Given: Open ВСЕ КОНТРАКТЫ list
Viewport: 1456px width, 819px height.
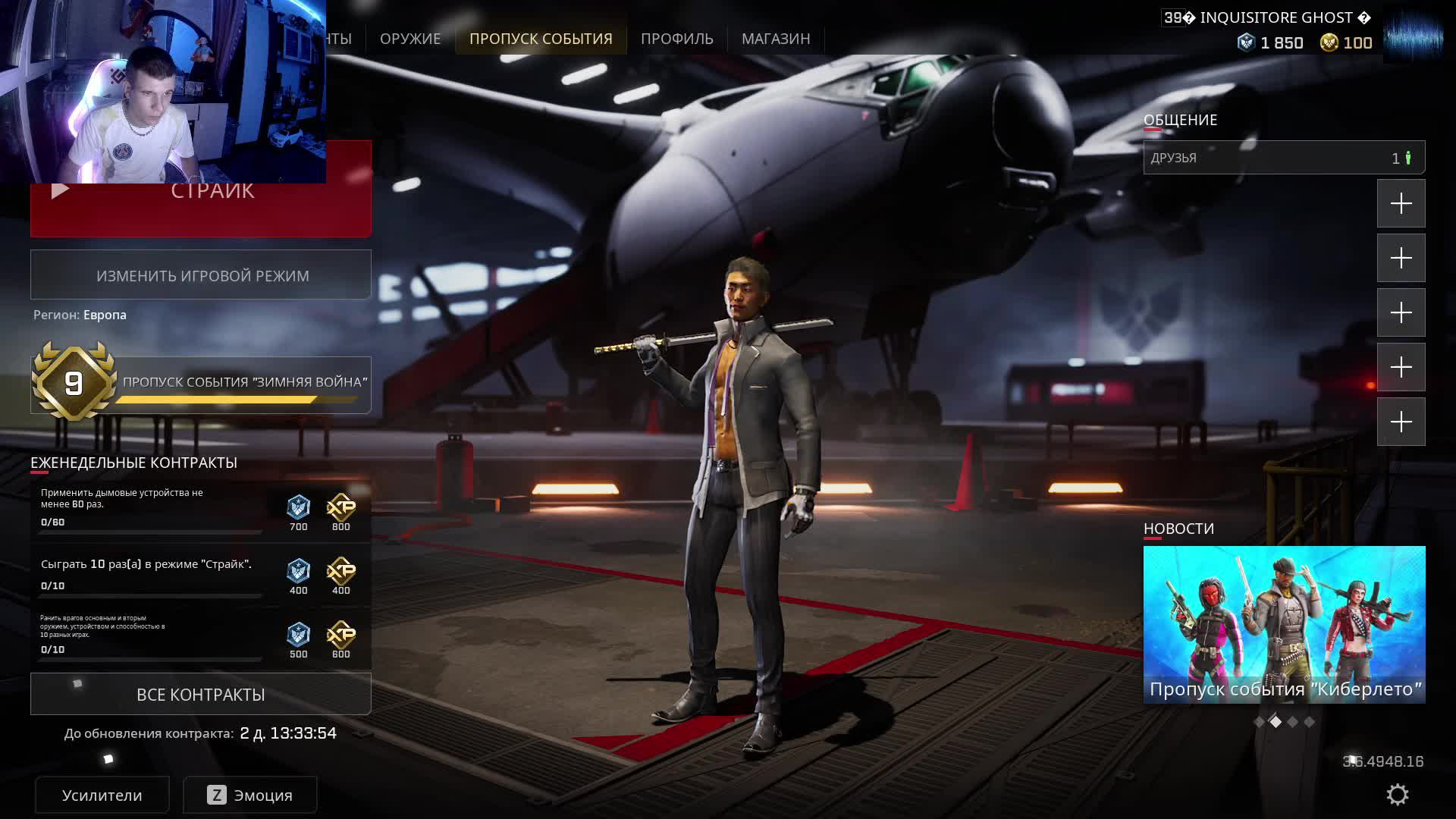Looking at the screenshot, I should (201, 695).
